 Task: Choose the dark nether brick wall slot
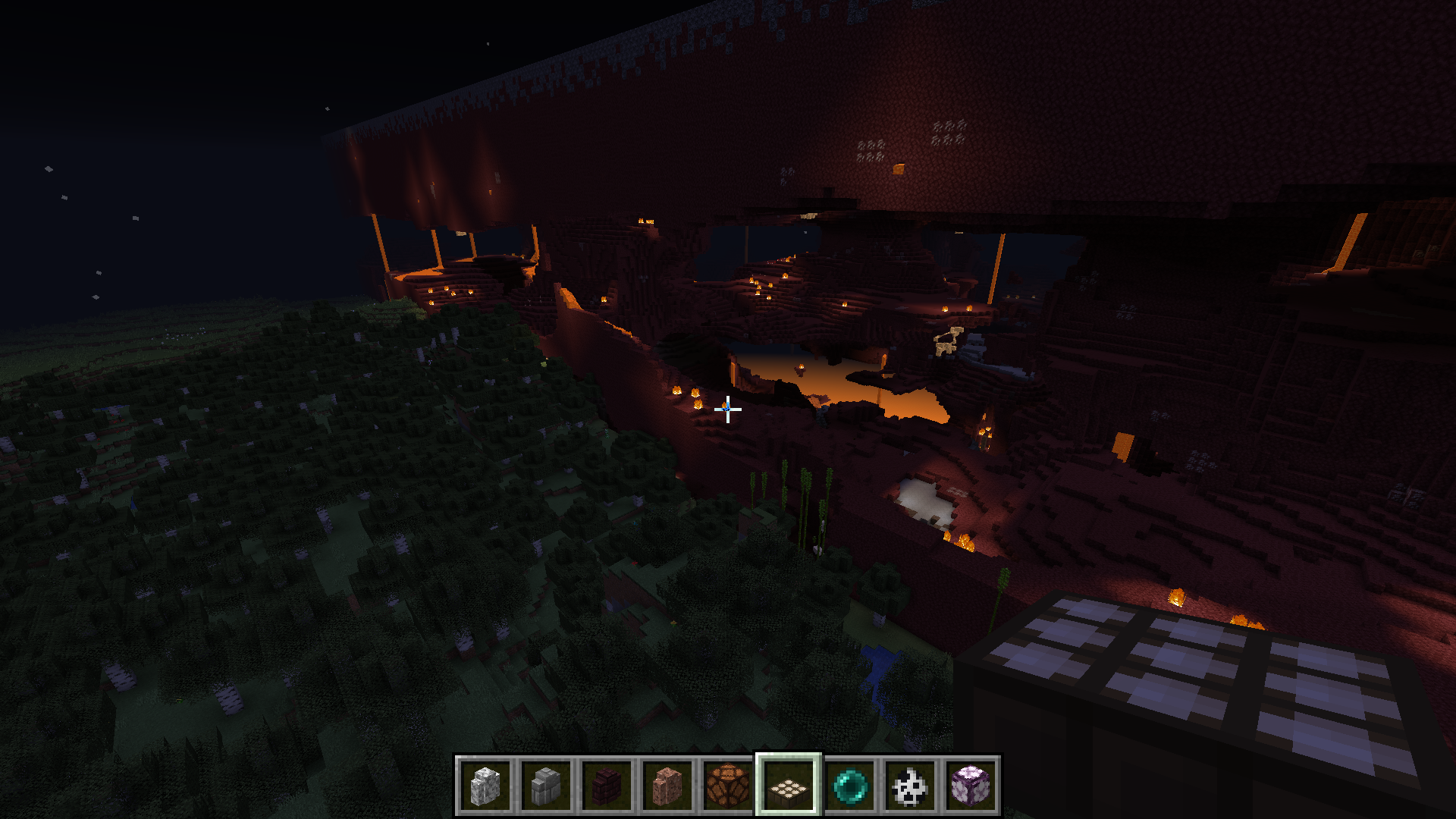[607, 786]
